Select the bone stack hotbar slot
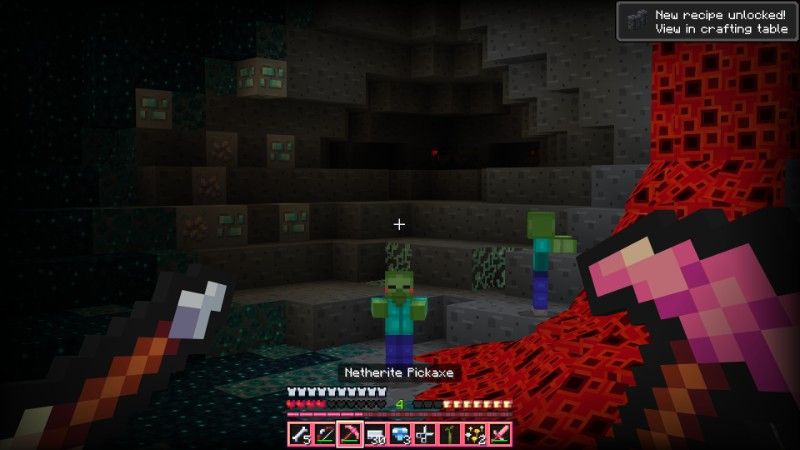 click(299, 435)
